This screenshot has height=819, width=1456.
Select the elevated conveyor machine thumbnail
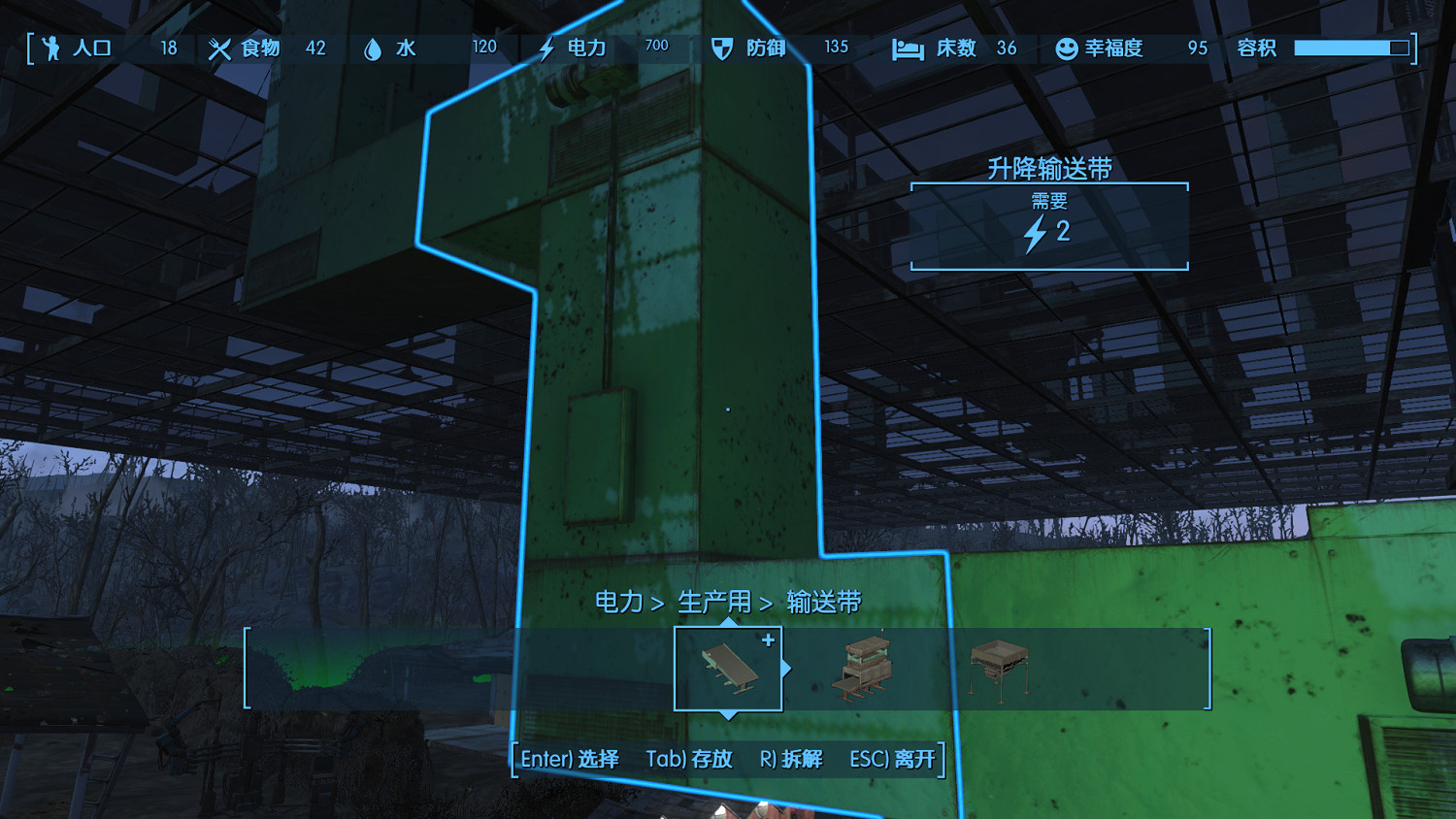862,667
